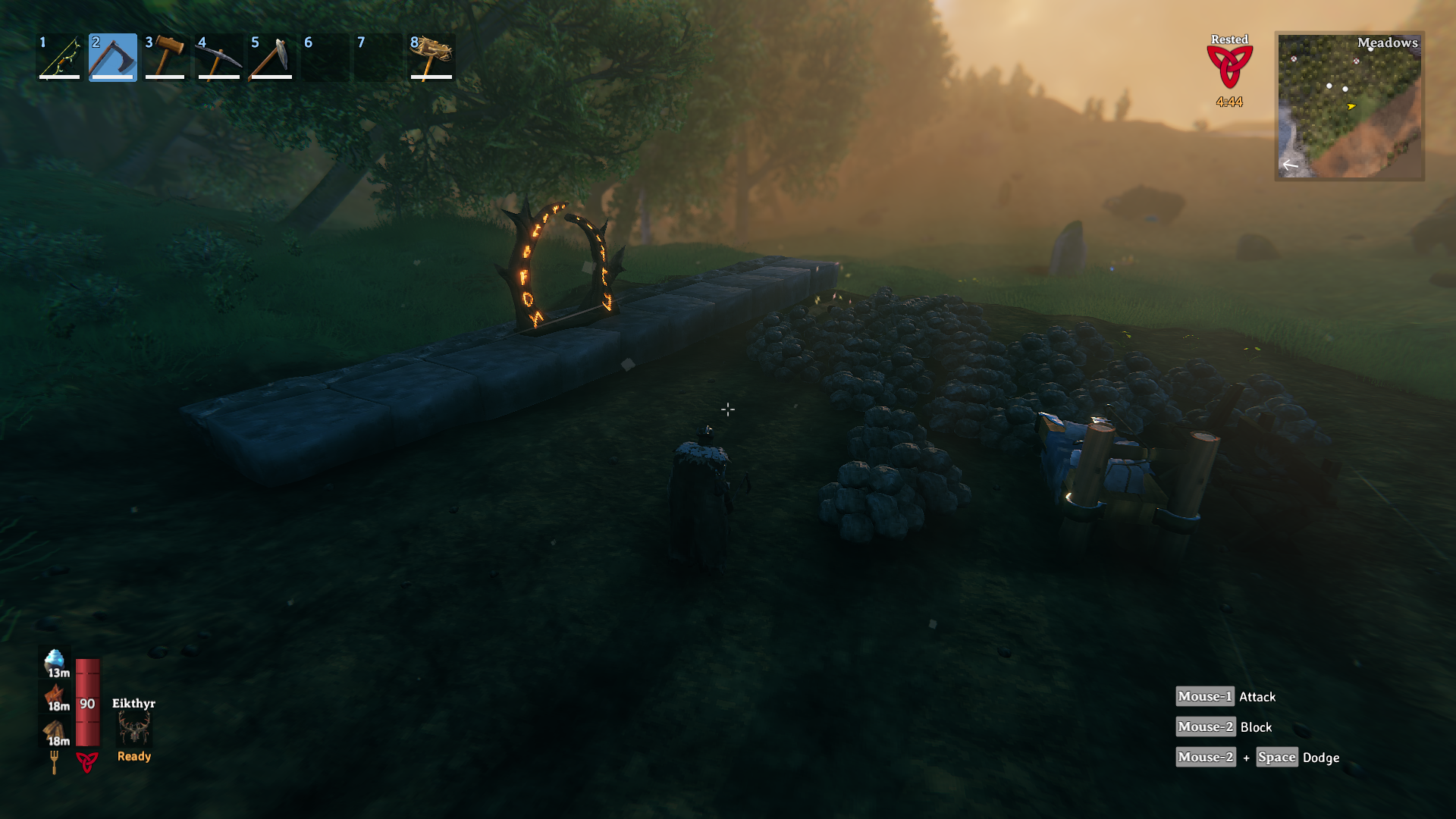Click the Rested status effect icon
1456x819 pixels.
1229,67
